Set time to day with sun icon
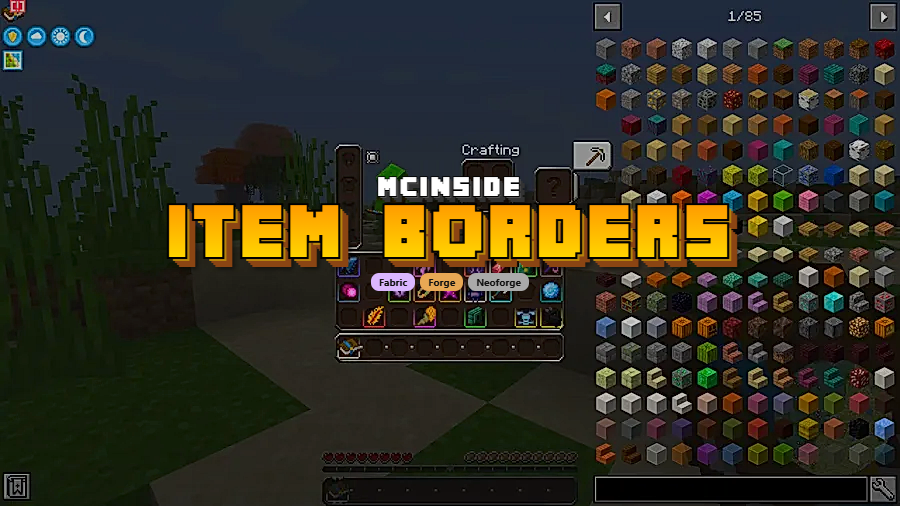Screen dimensions: 900x506 [61, 37]
